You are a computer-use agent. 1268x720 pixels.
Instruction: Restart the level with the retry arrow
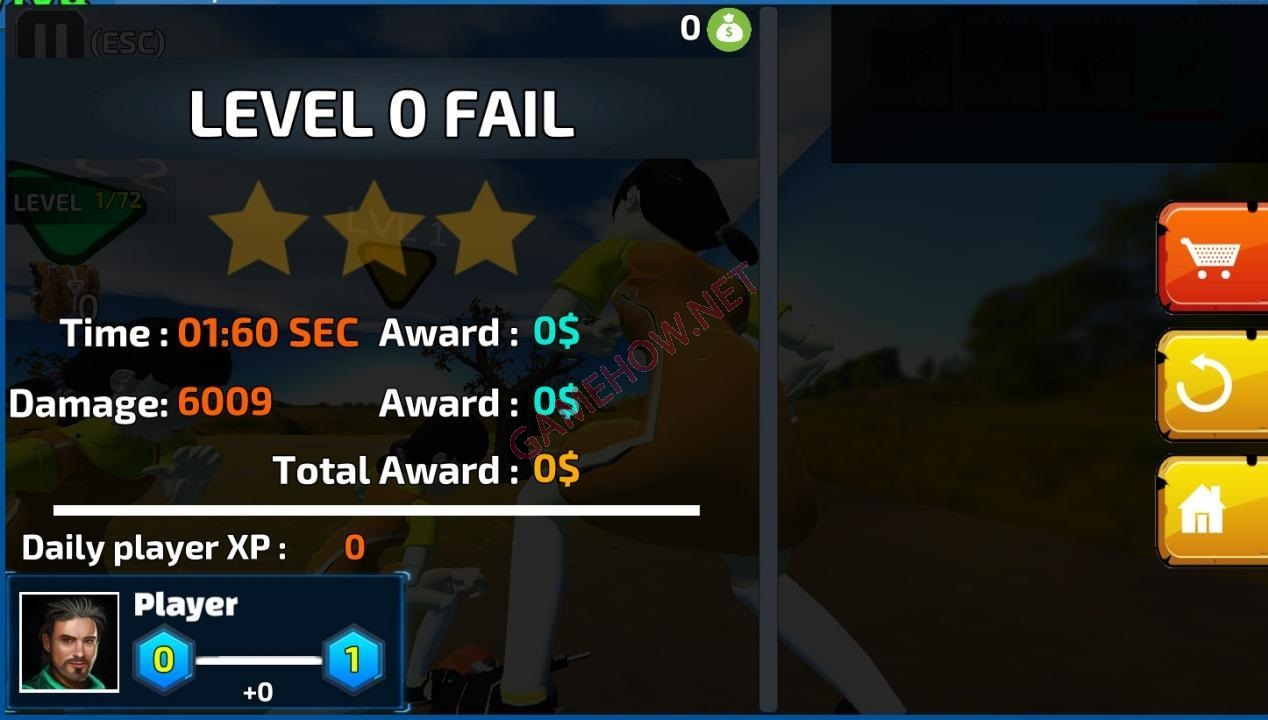[1212, 385]
